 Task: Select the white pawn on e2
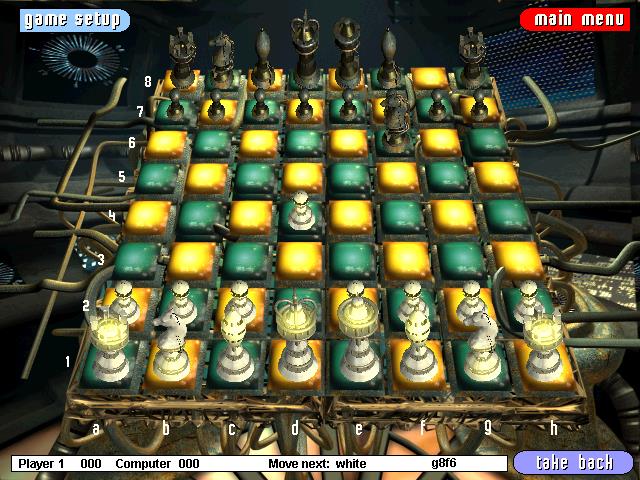(x=353, y=297)
